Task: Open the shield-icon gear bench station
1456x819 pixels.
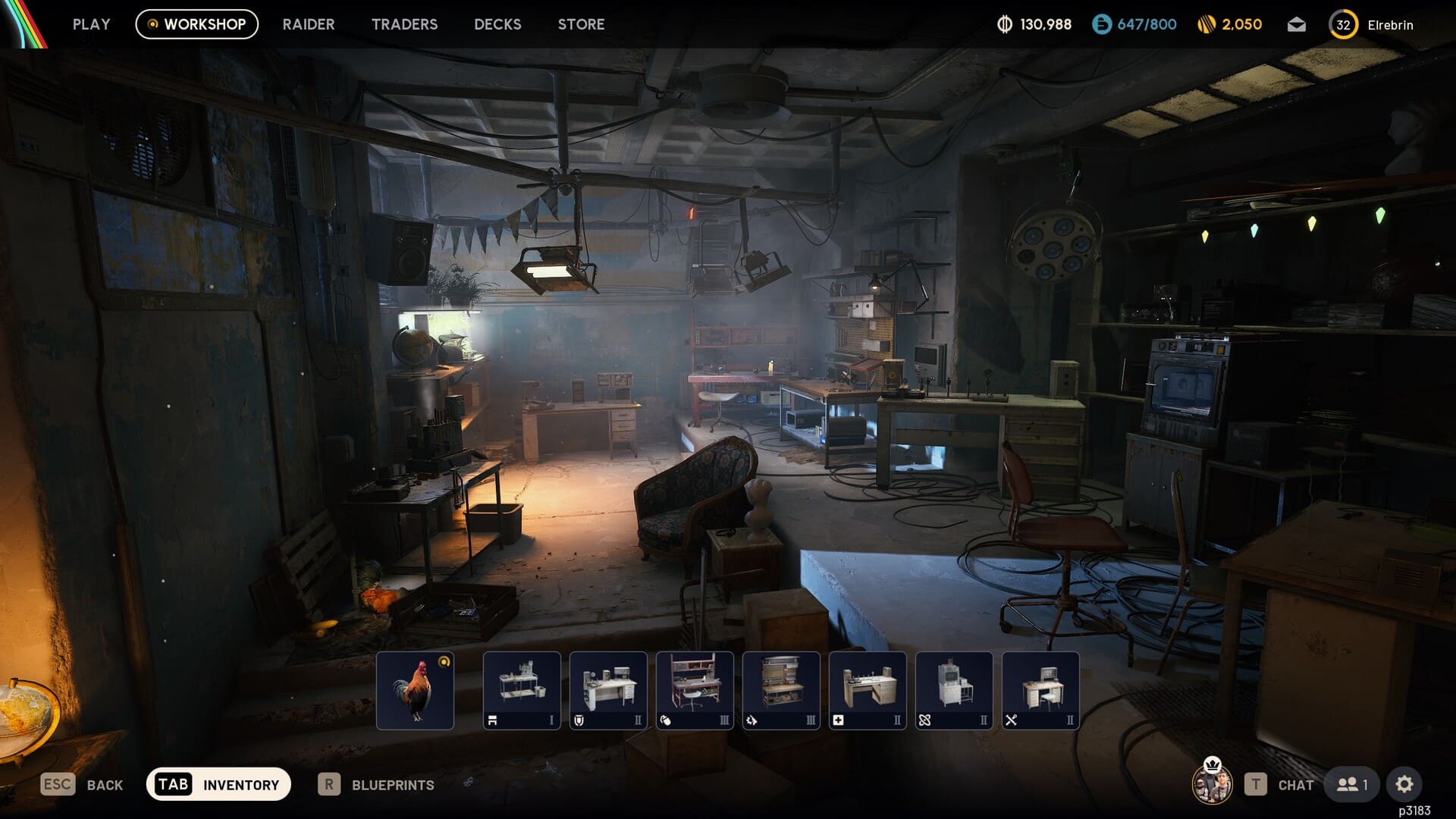Action: pyautogui.click(x=608, y=690)
